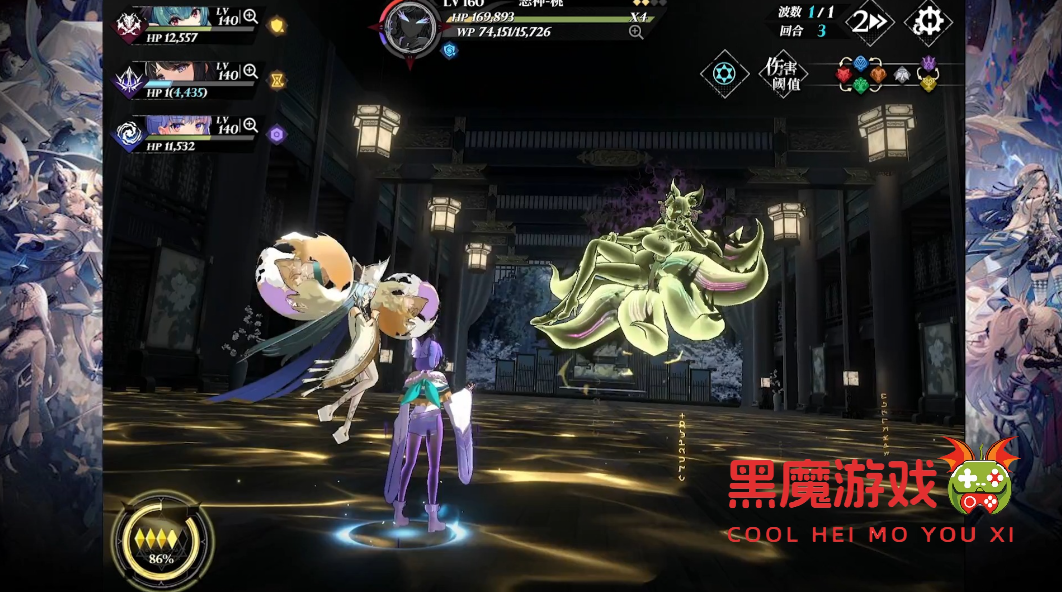1062x592 pixels.
Task: Activate the 86% gold energy gauge
Action: (161, 542)
